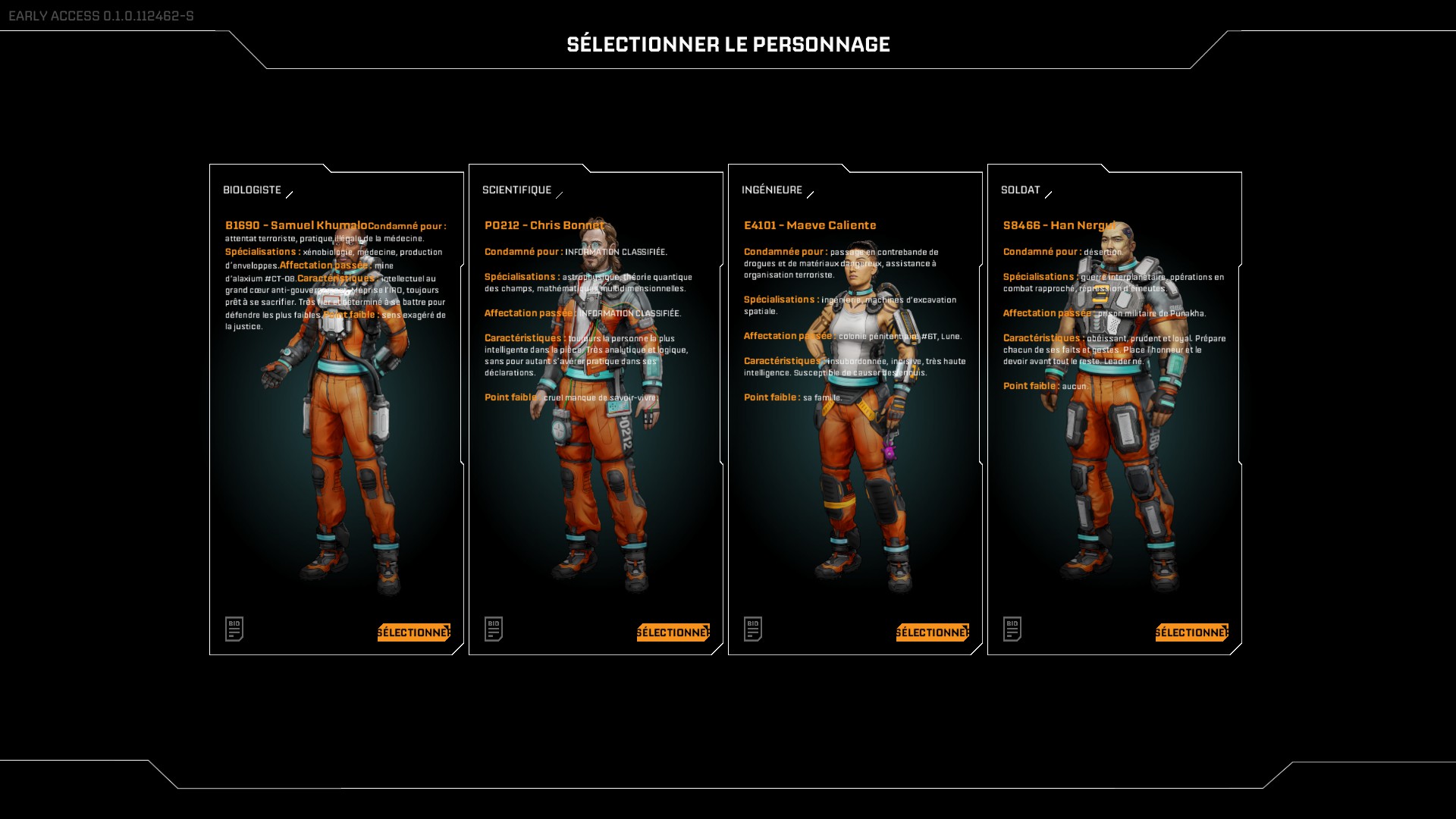
Task: Open the Biologiste bio document icon
Action: point(234,629)
